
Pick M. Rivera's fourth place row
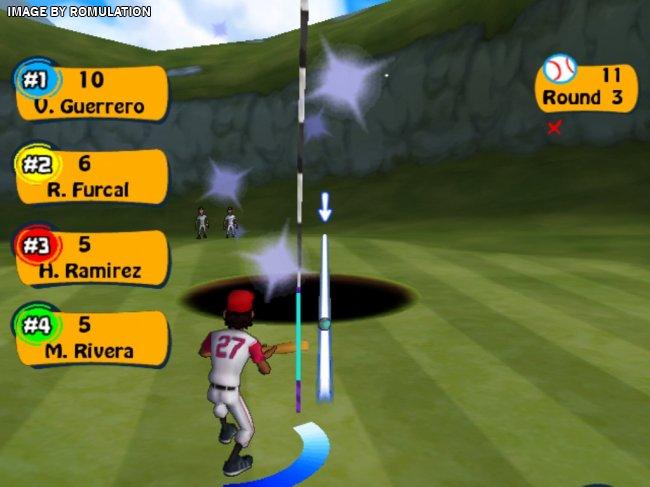(x=92, y=338)
